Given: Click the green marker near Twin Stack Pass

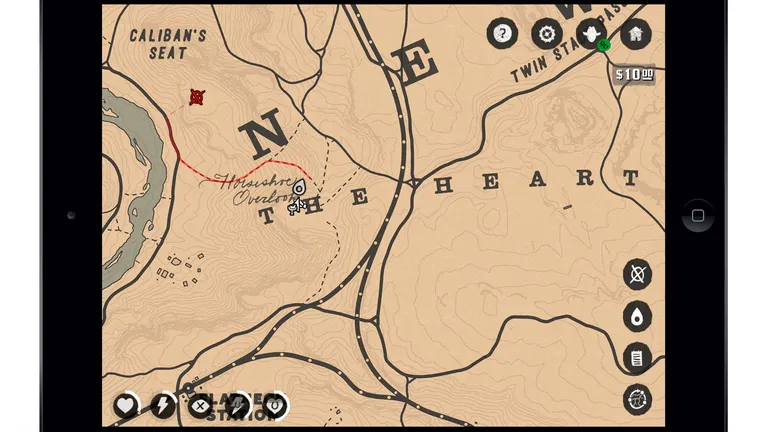Looking at the screenshot, I should [603, 45].
